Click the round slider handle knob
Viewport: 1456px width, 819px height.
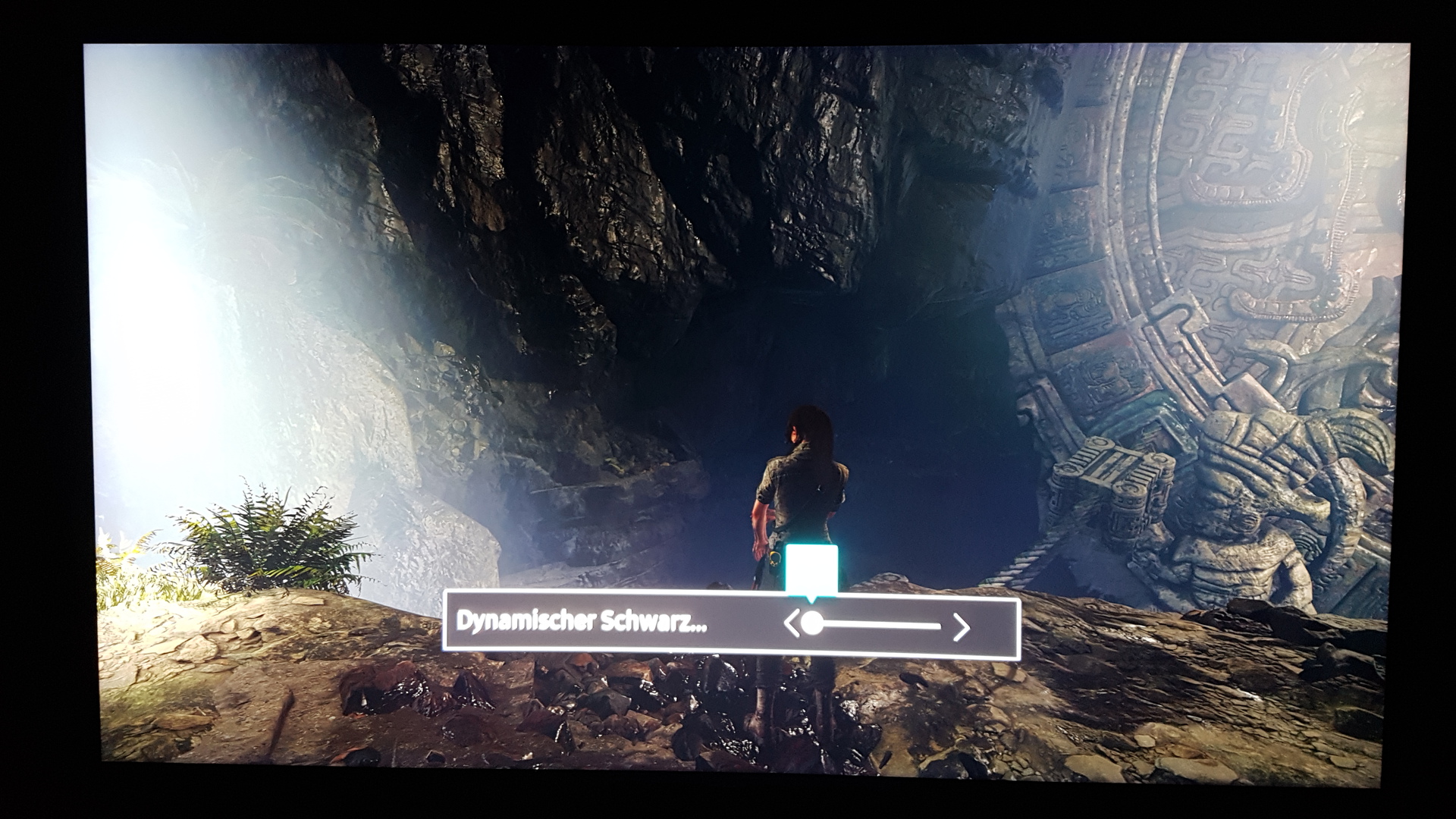pos(812,624)
